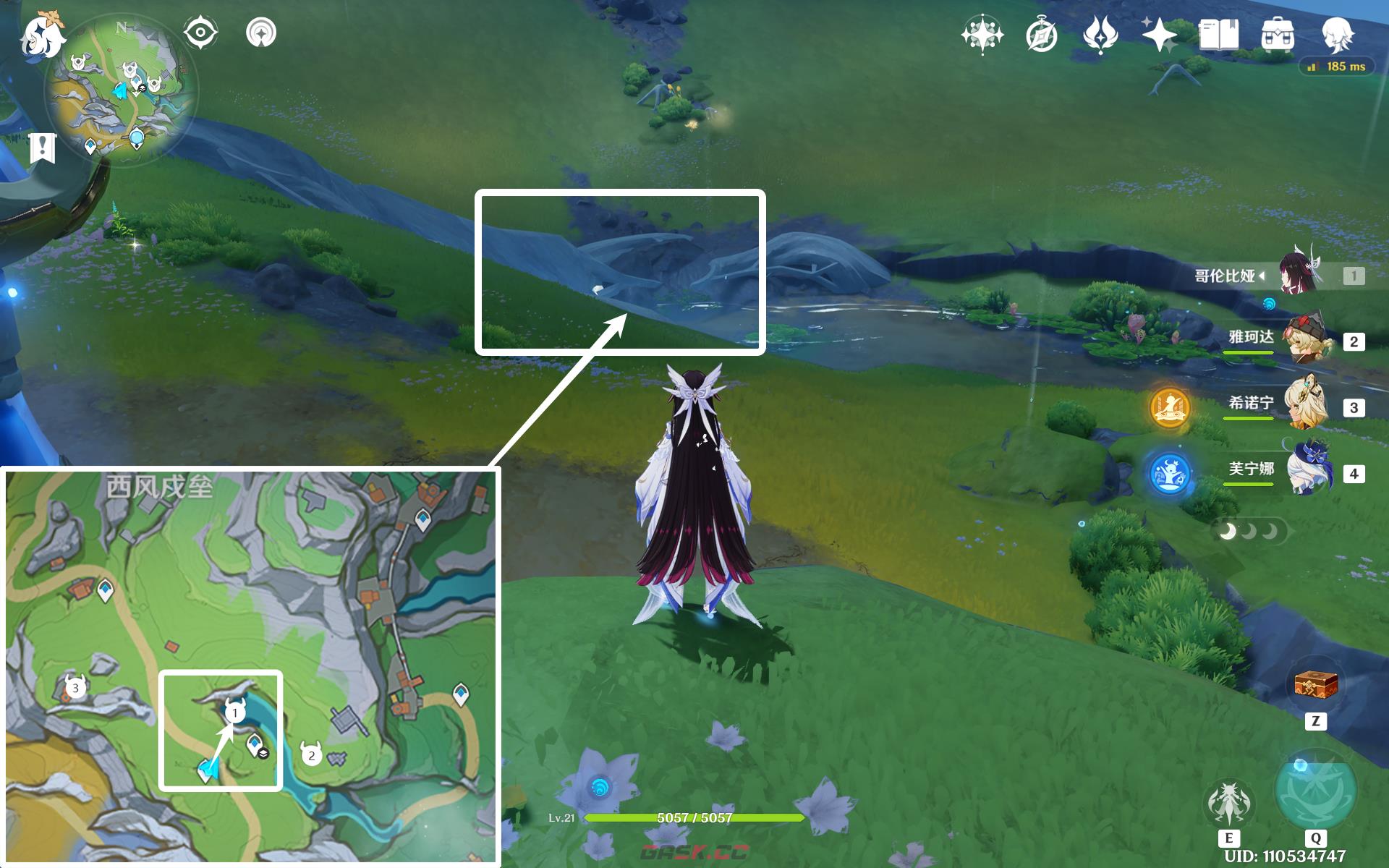Open the sparkle Wish icon

(1159, 35)
